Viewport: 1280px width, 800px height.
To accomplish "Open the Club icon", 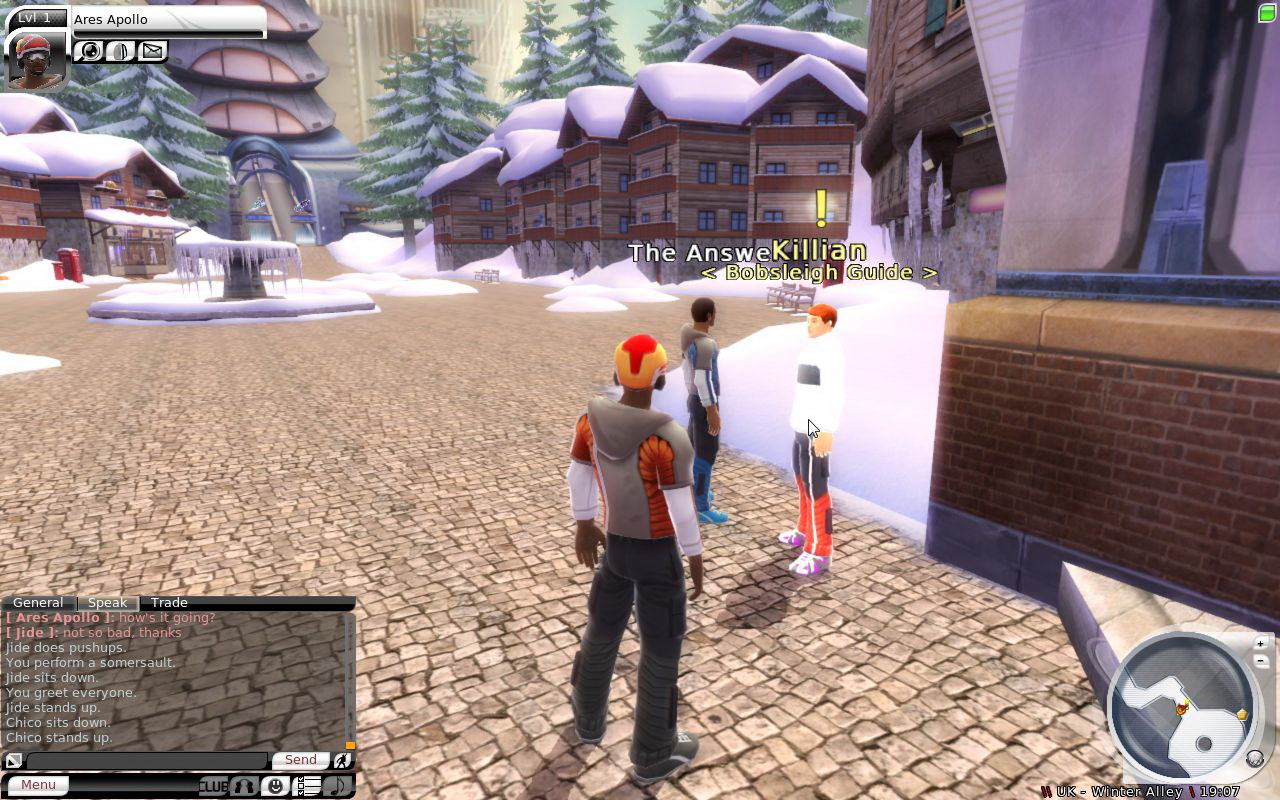I will pyautogui.click(x=213, y=786).
